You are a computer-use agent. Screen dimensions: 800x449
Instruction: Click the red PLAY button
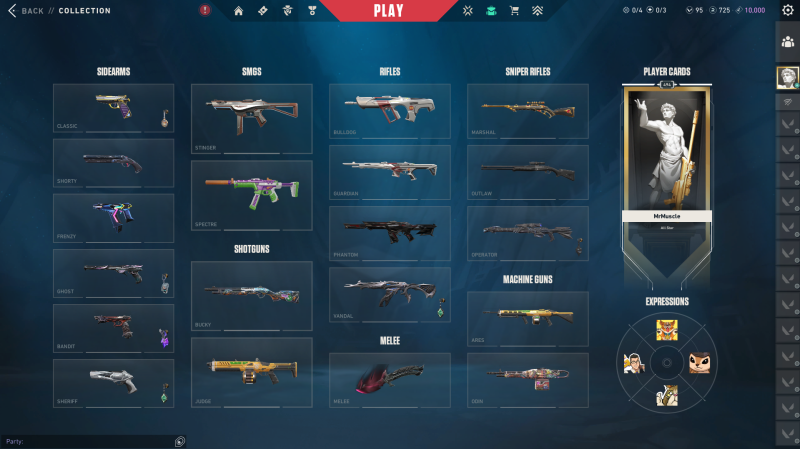point(387,11)
